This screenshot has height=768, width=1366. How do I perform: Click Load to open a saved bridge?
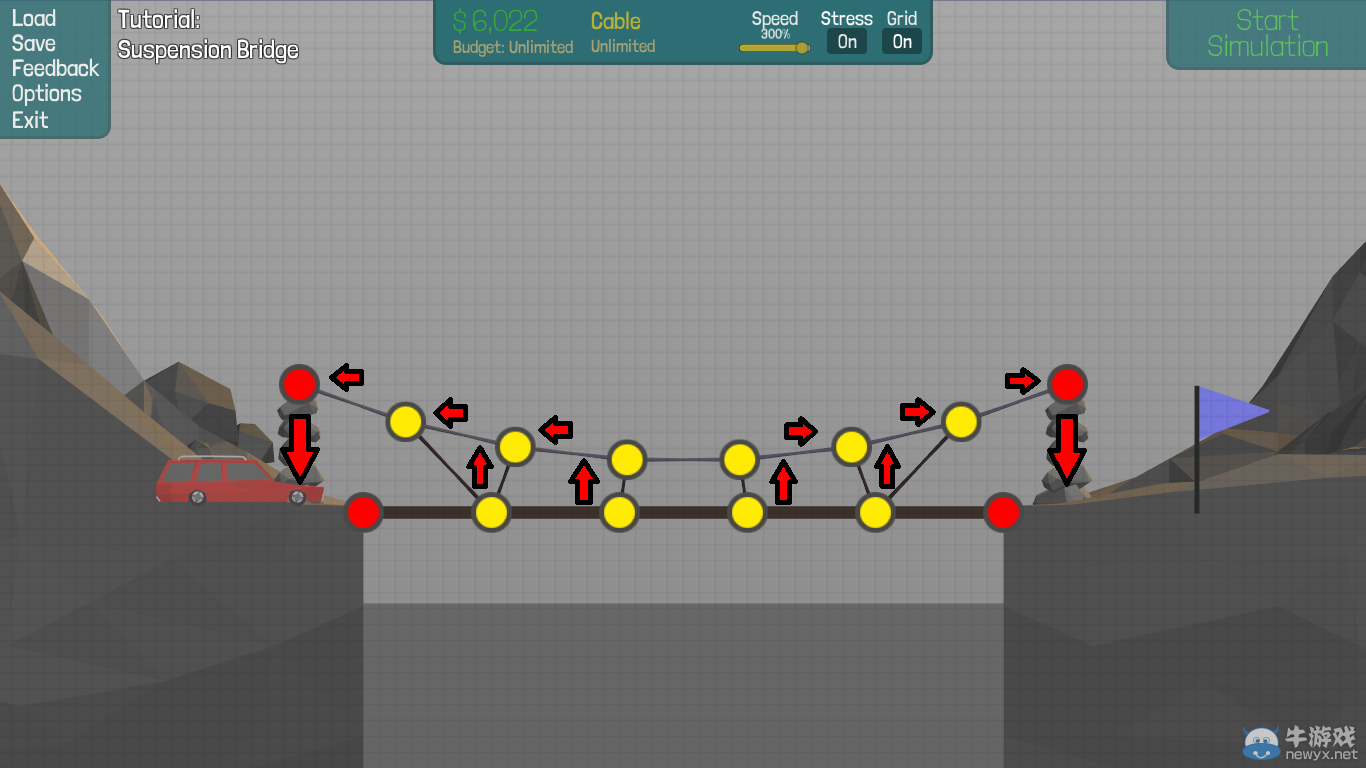[33, 18]
